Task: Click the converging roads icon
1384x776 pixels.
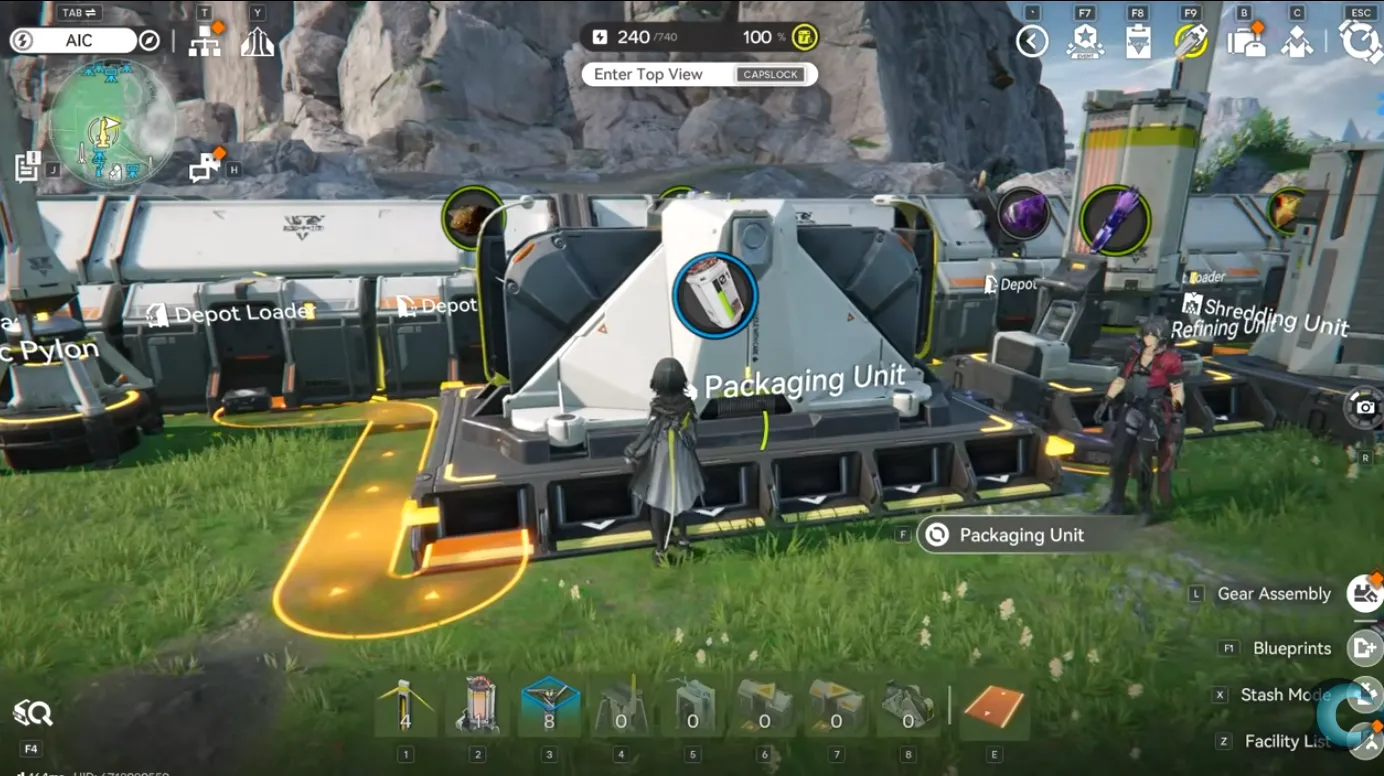Action: pyautogui.click(x=257, y=42)
